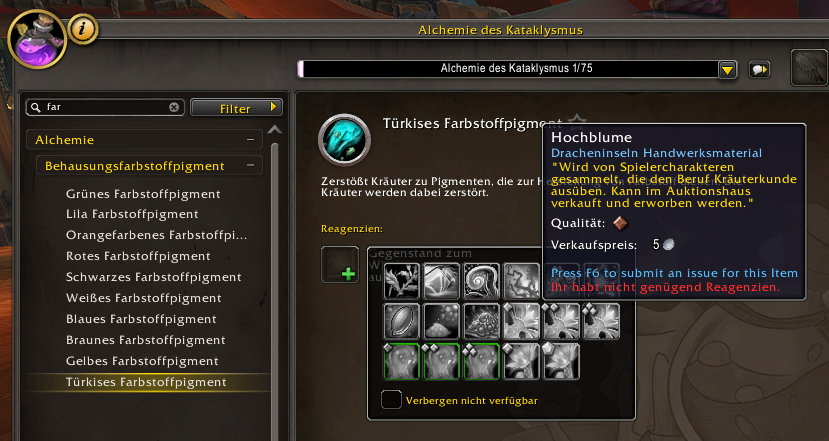Screen dimensions: 829x441
Task: Toggle the Verbergen nicht verfügbar checkbox
Action: (x=391, y=400)
